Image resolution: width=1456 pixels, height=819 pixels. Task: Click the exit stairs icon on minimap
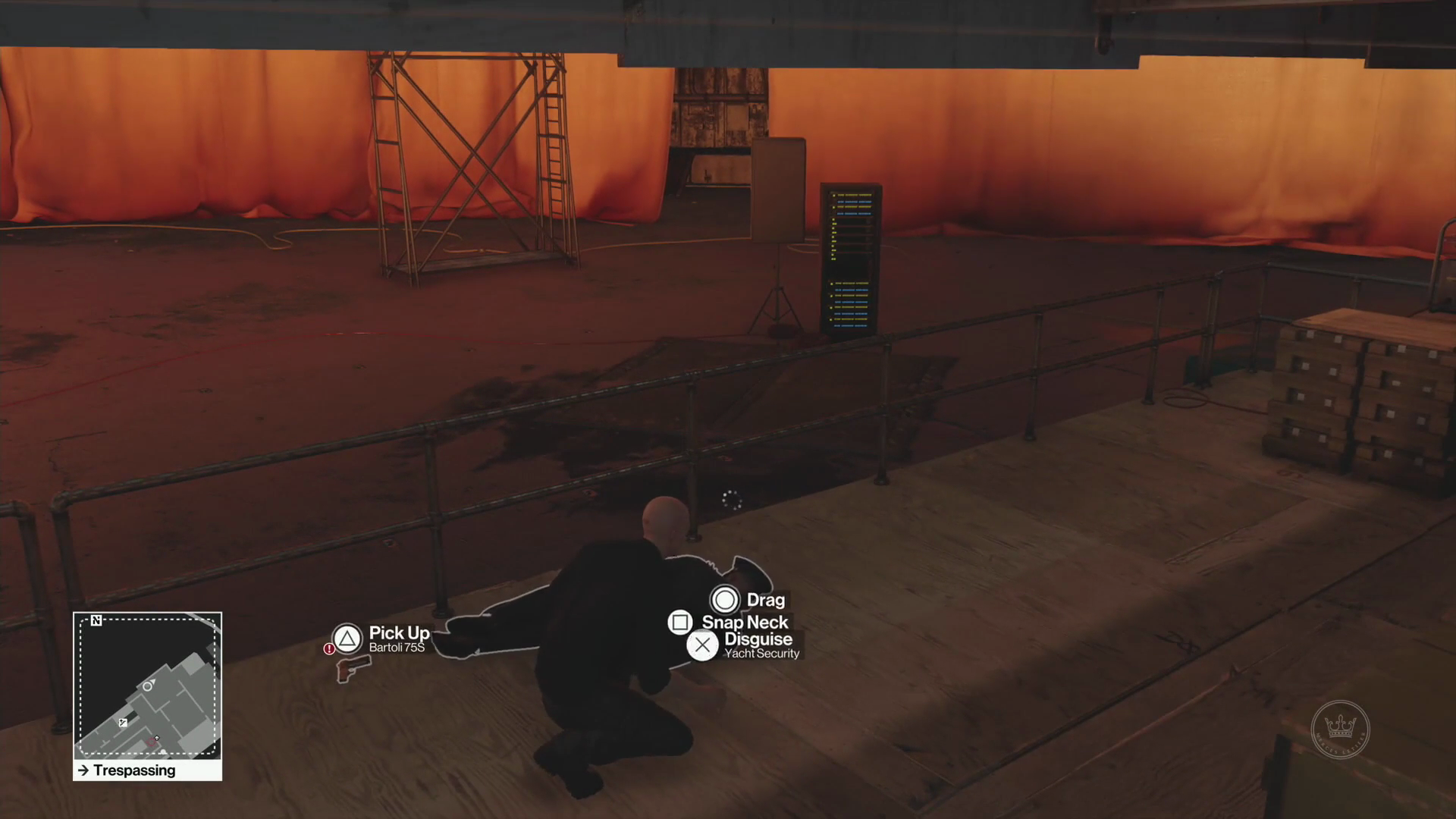[x=123, y=722]
